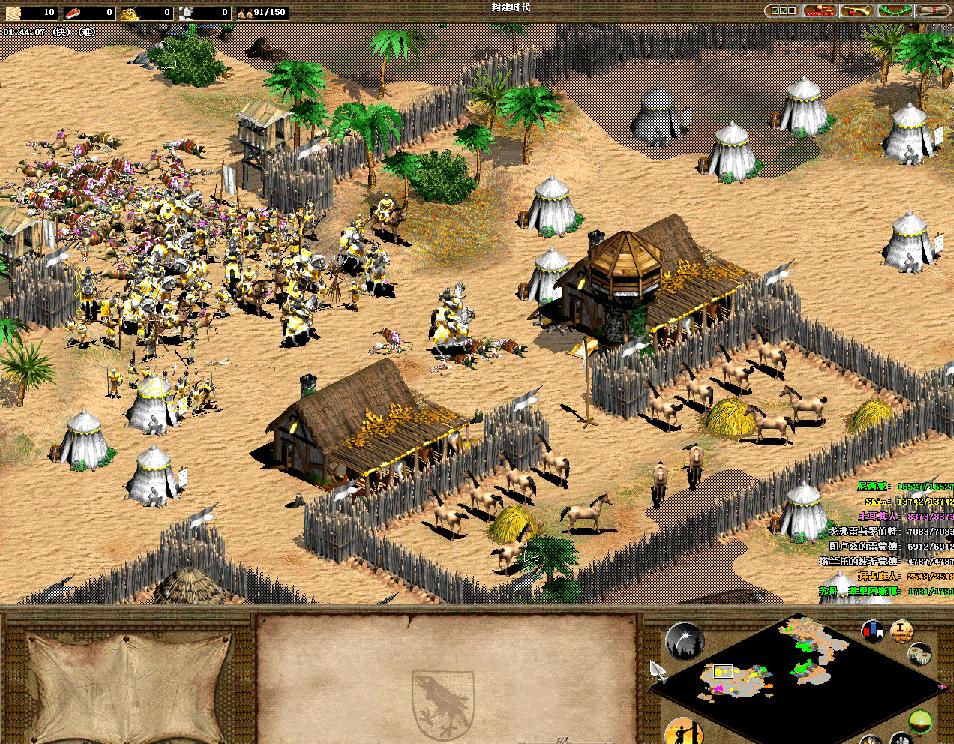Switch minimap to economic view
The height and width of the screenshot is (744, 954).
pos(920,653)
